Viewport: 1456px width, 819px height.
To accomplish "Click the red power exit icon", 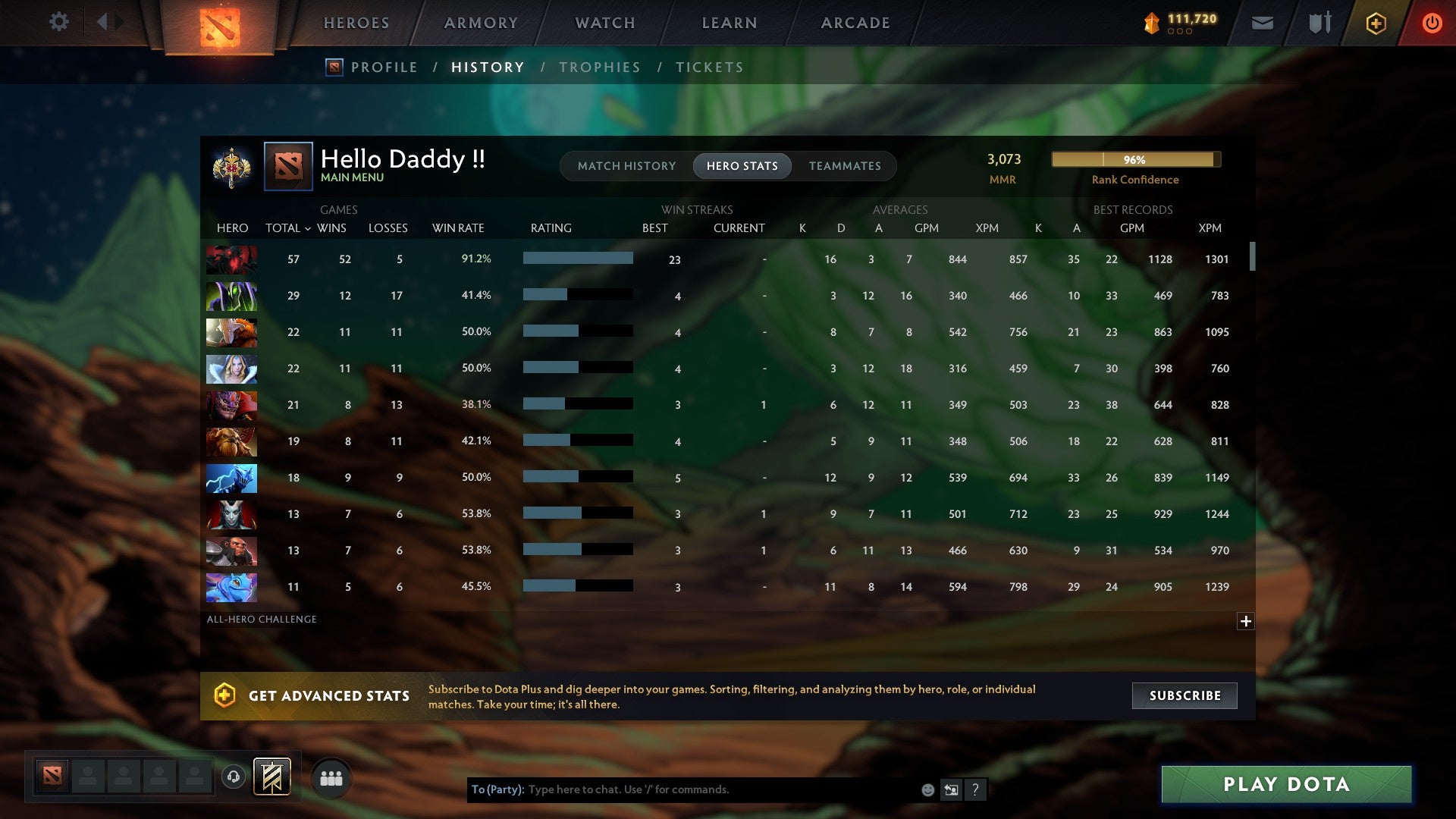I will coord(1432,24).
